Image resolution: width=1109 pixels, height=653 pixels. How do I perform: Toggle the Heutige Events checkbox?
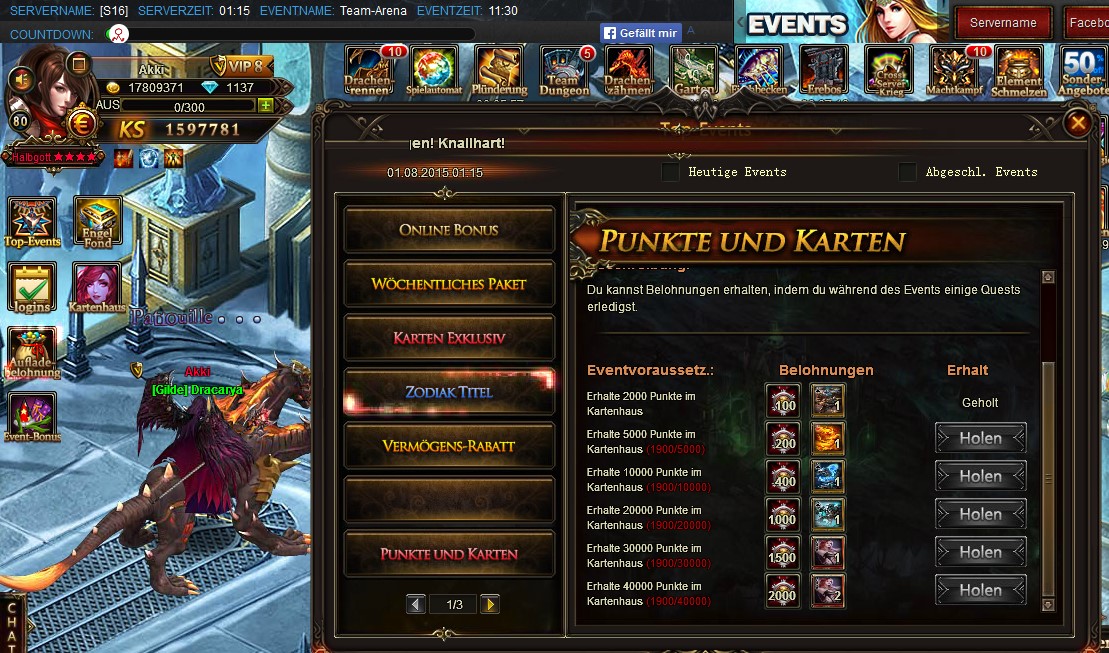coord(670,172)
